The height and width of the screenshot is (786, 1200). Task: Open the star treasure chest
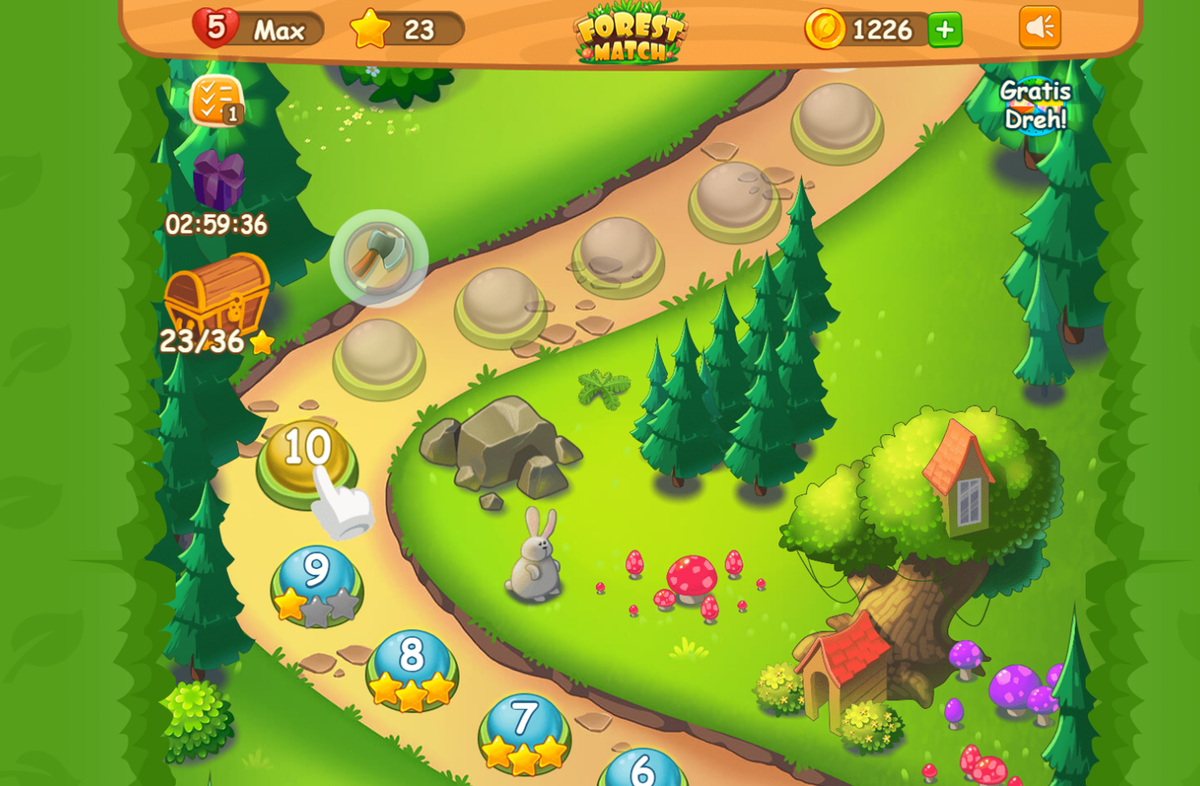tap(217, 294)
